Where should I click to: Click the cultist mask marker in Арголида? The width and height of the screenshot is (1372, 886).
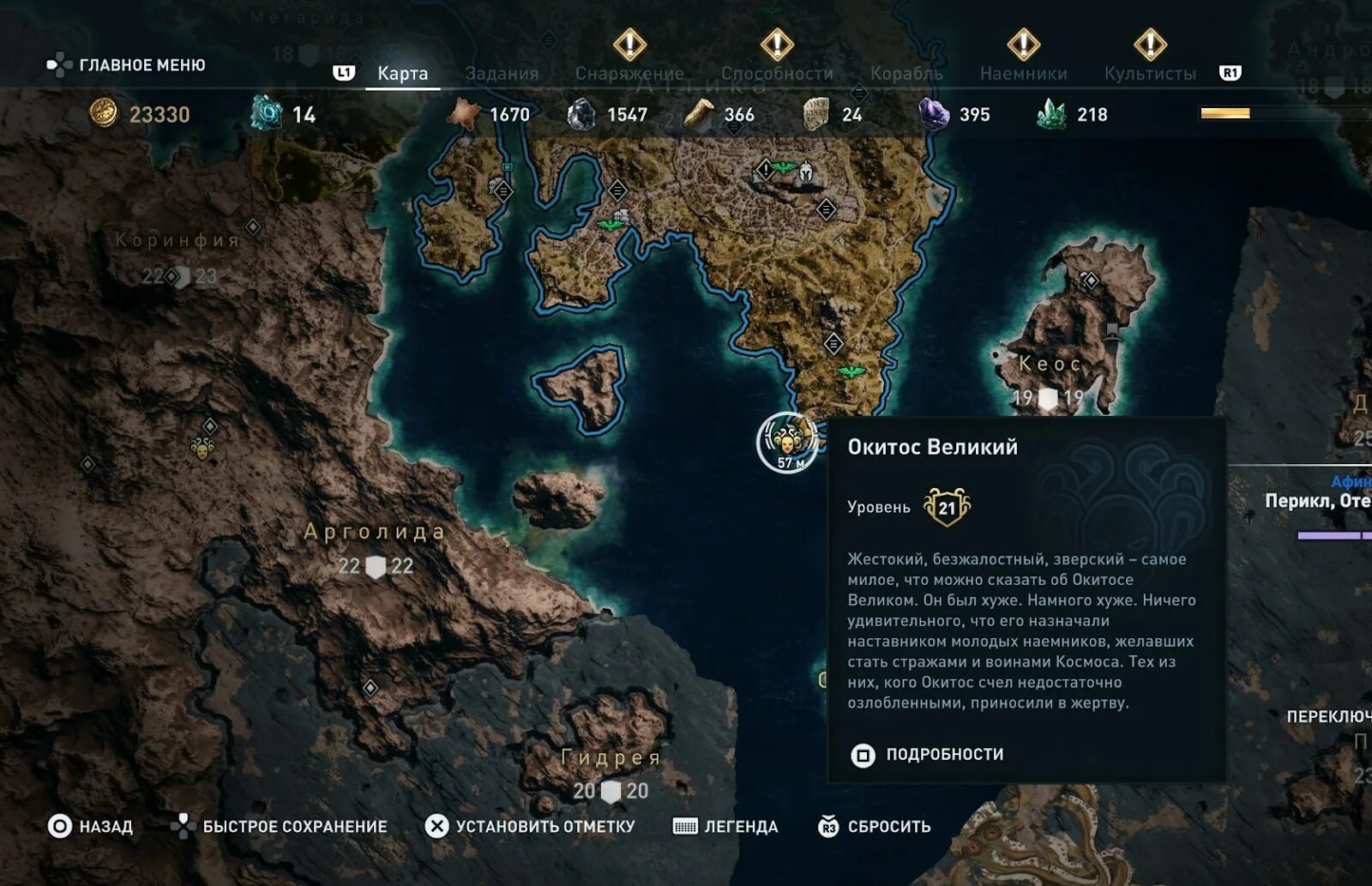tap(202, 448)
